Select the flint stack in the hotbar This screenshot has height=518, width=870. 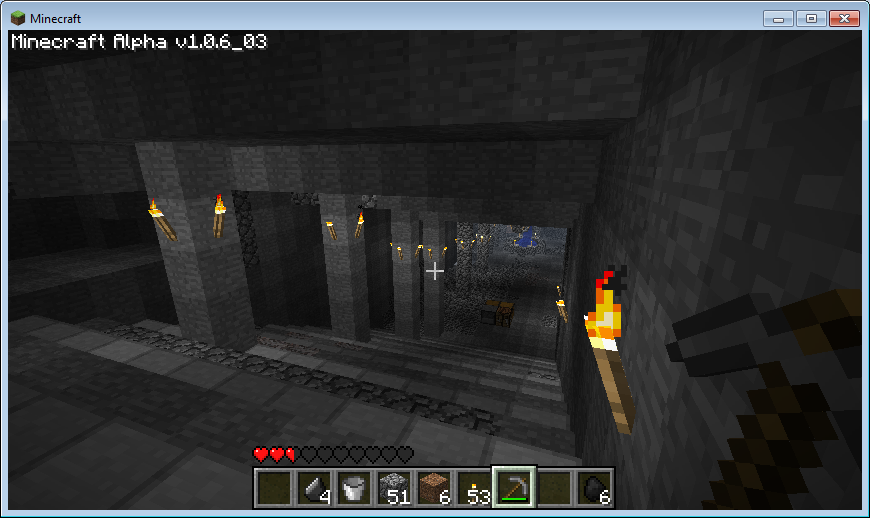[x=315, y=488]
